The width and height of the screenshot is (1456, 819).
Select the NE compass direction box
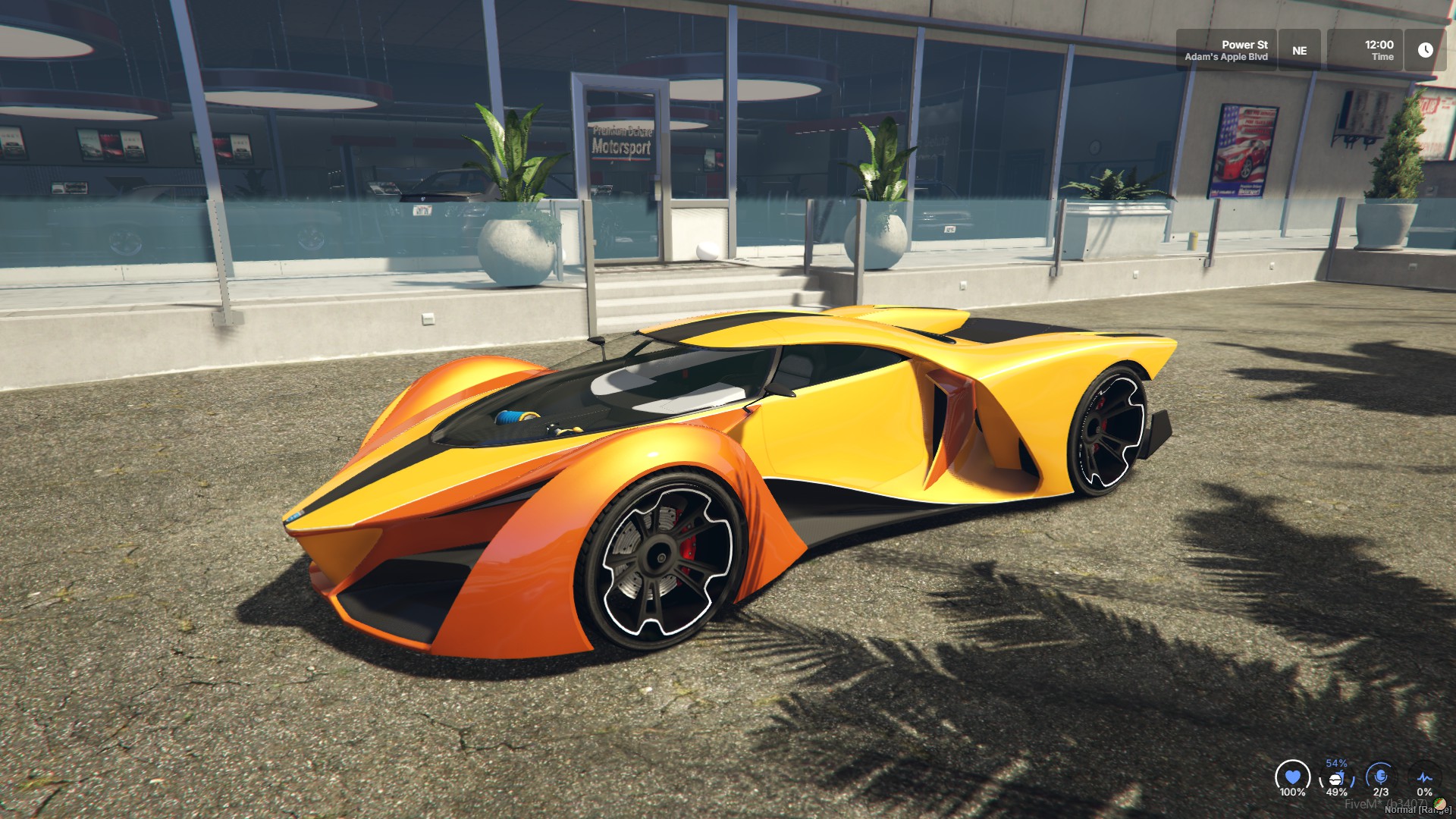click(1299, 50)
